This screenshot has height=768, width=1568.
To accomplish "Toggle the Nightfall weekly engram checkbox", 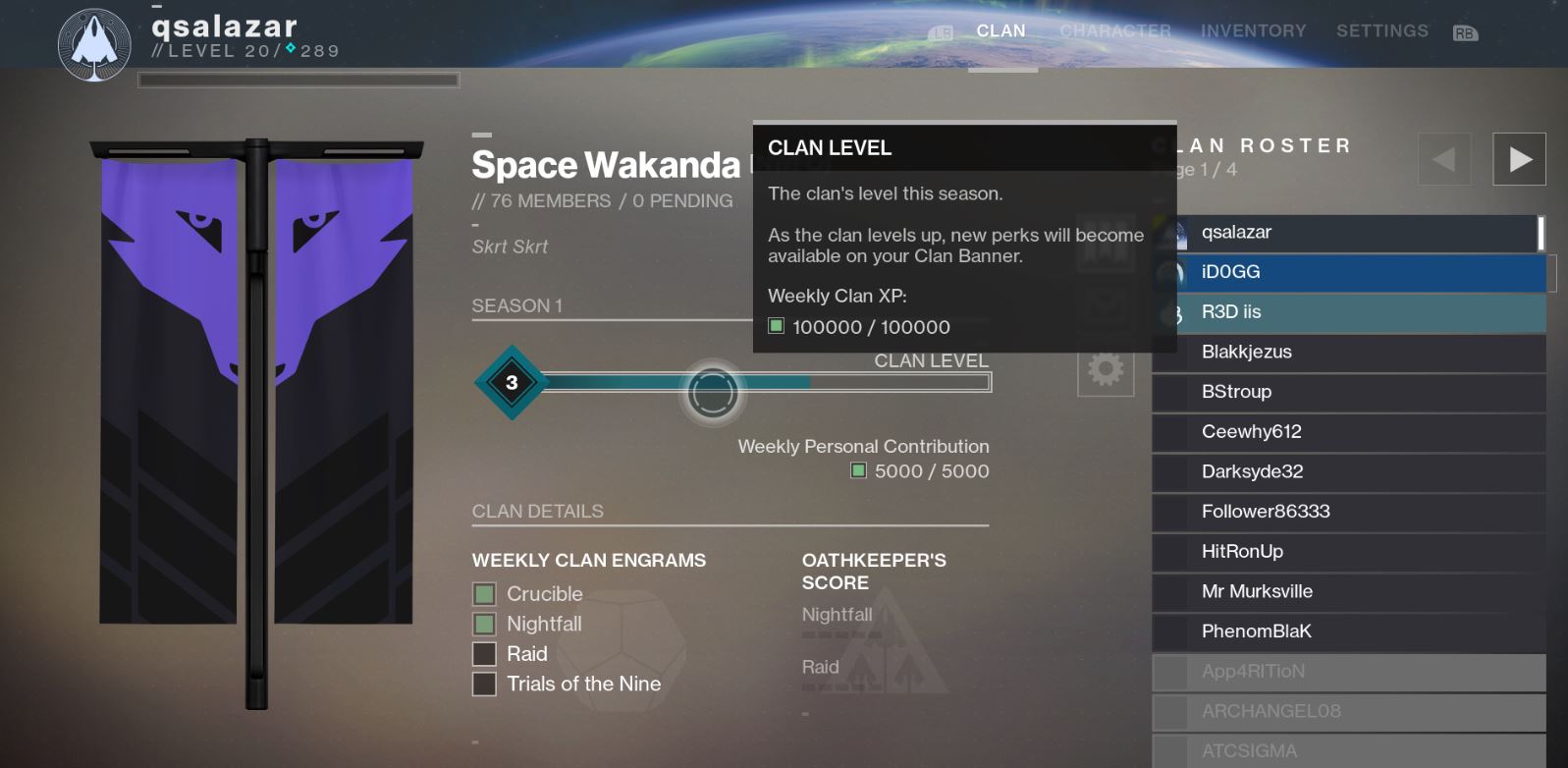I will pyautogui.click(x=483, y=624).
